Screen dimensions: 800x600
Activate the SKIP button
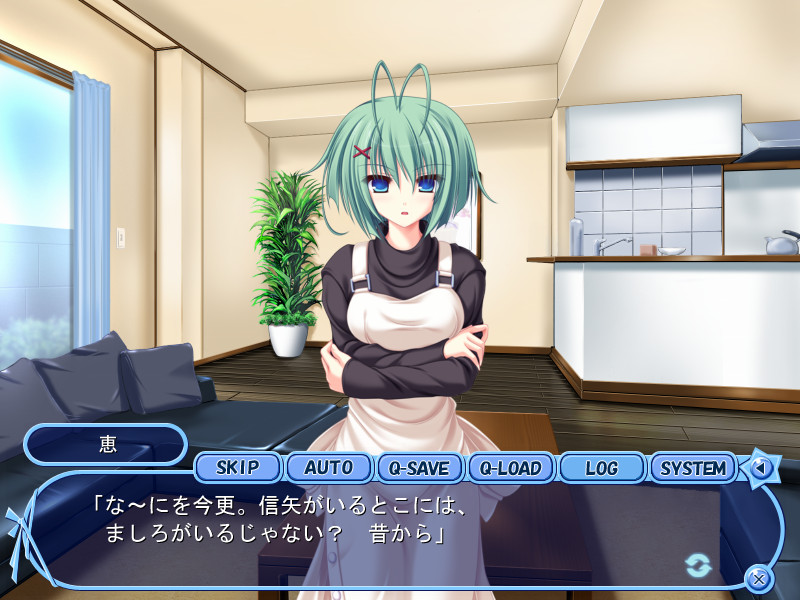pyautogui.click(x=237, y=467)
